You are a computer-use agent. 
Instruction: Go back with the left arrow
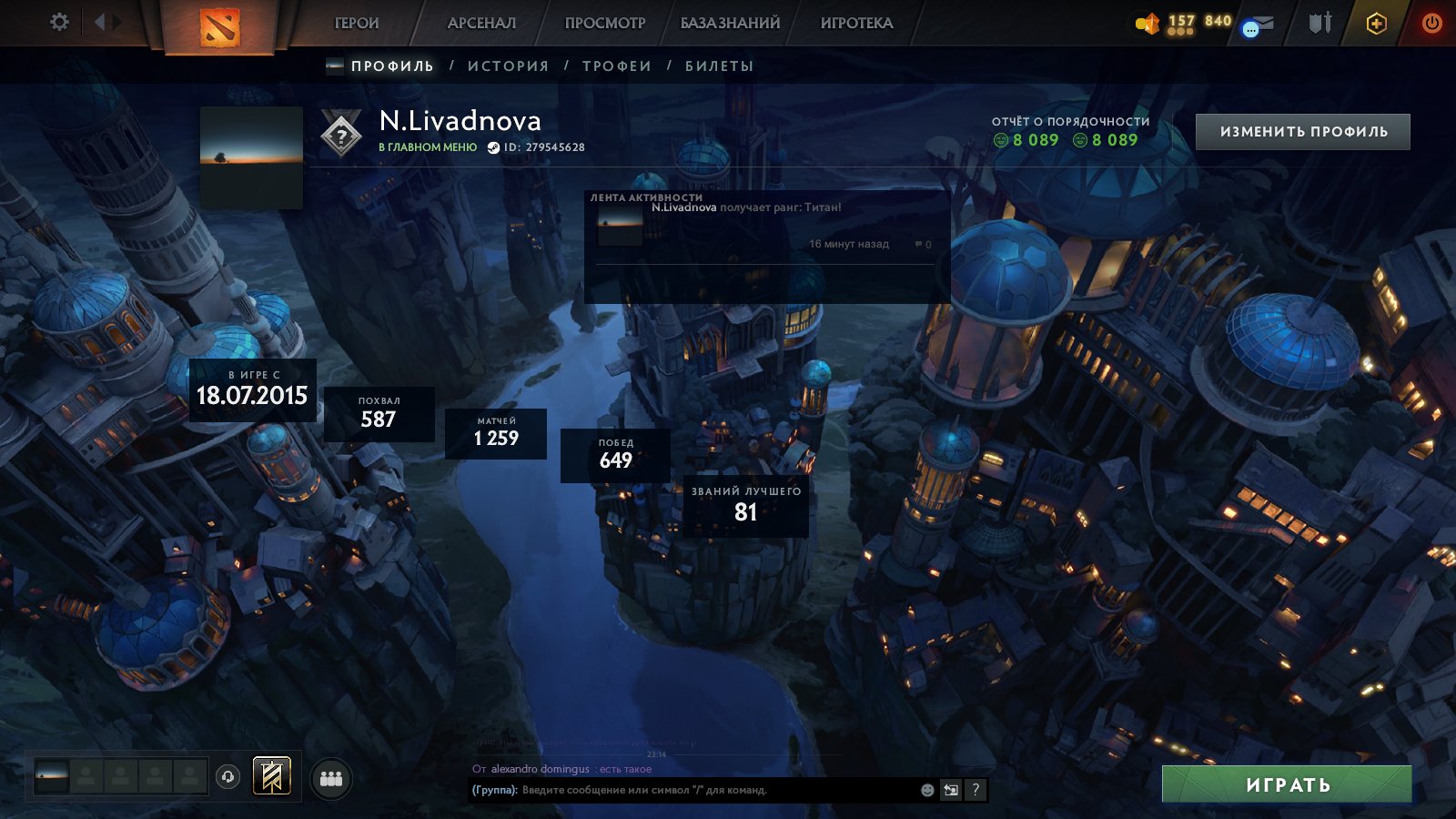point(99,22)
